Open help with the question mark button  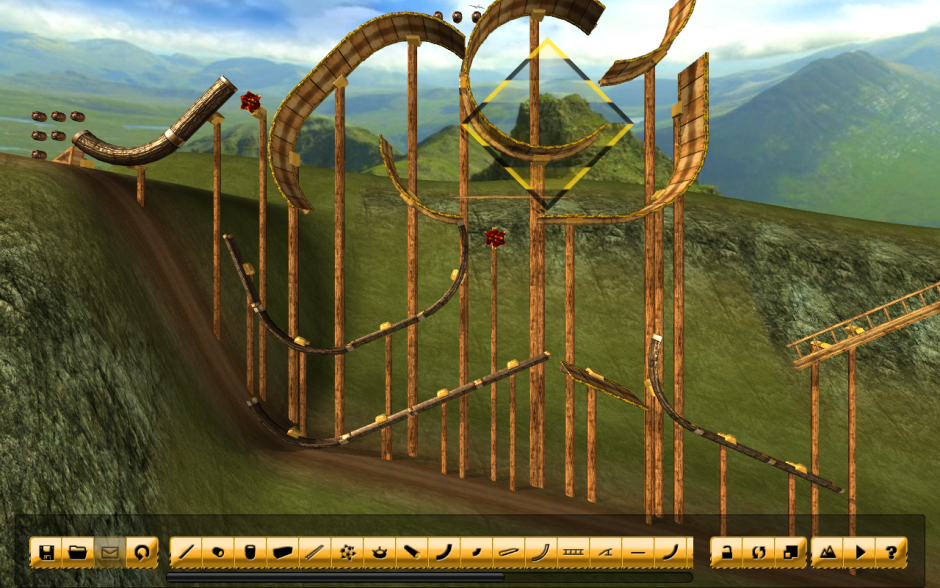[x=891, y=551]
